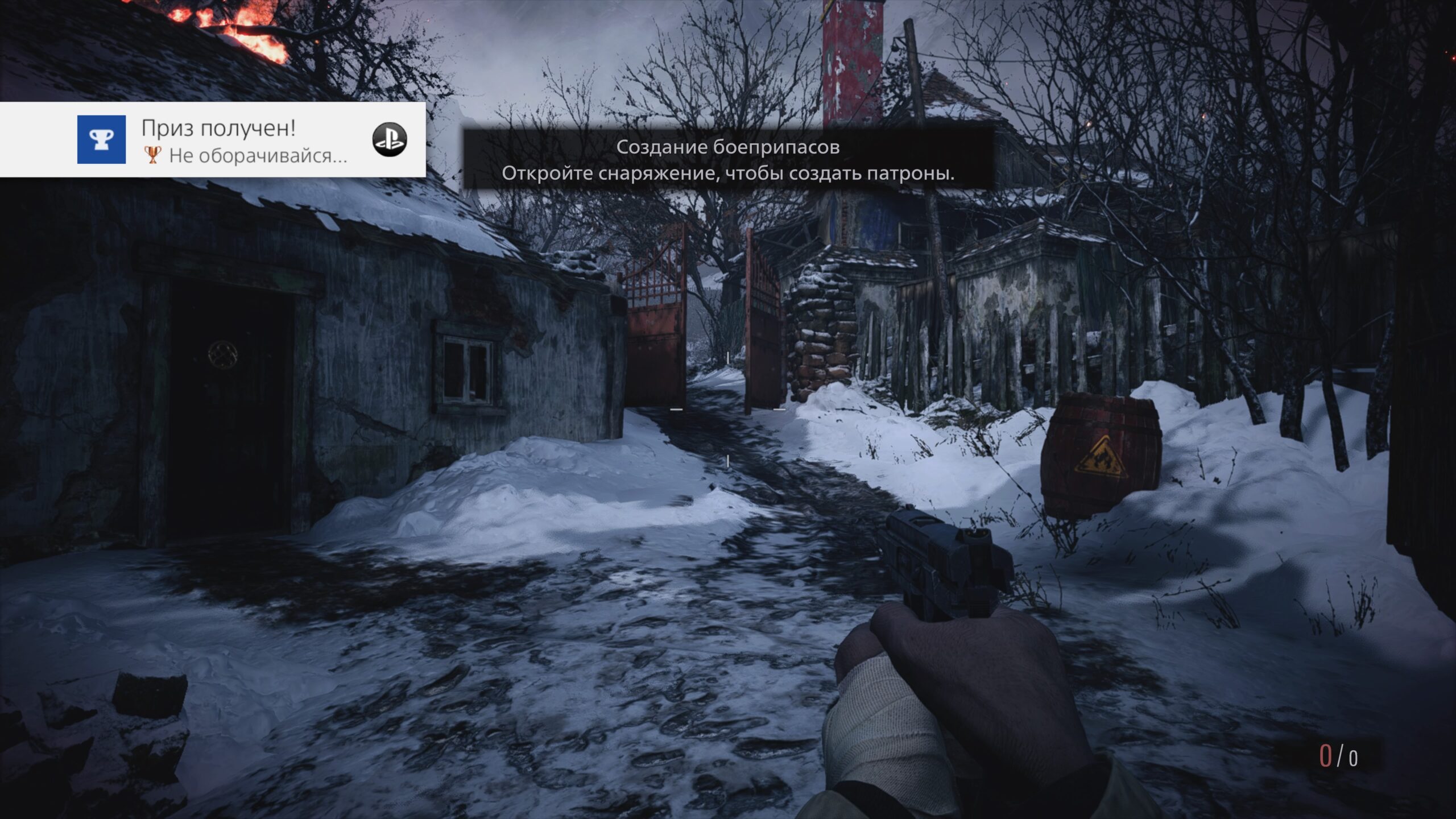
Task: Click the blue trophy cup icon
Action: [101, 139]
